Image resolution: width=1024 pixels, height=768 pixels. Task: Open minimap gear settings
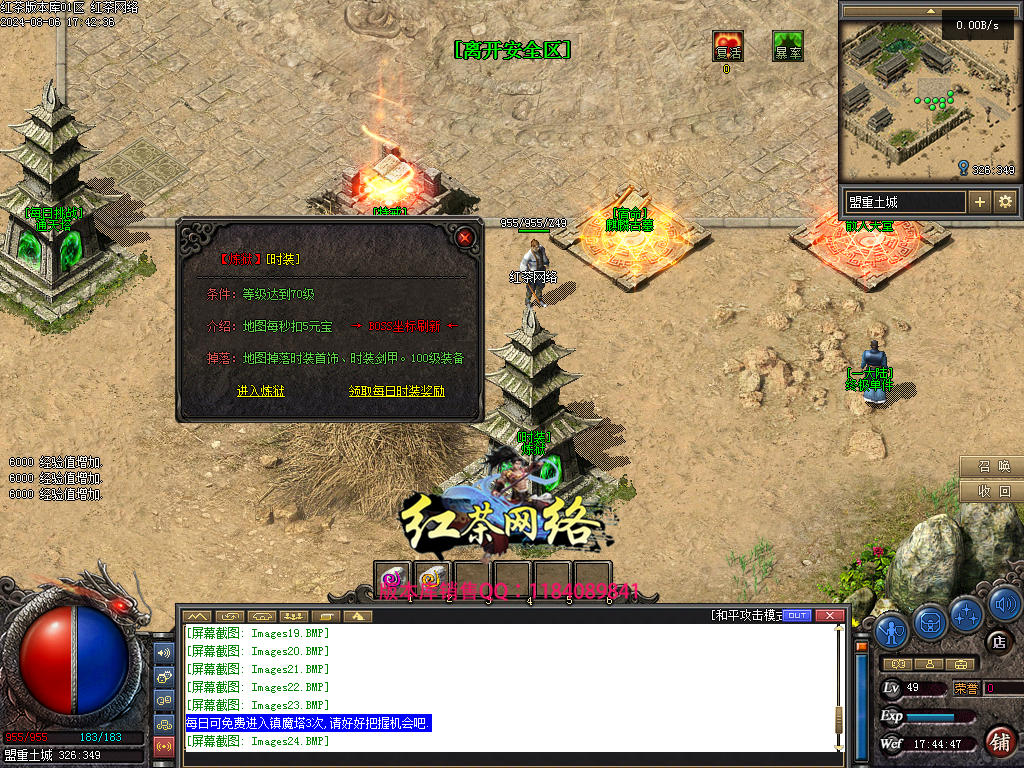[x=1005, y=201]
